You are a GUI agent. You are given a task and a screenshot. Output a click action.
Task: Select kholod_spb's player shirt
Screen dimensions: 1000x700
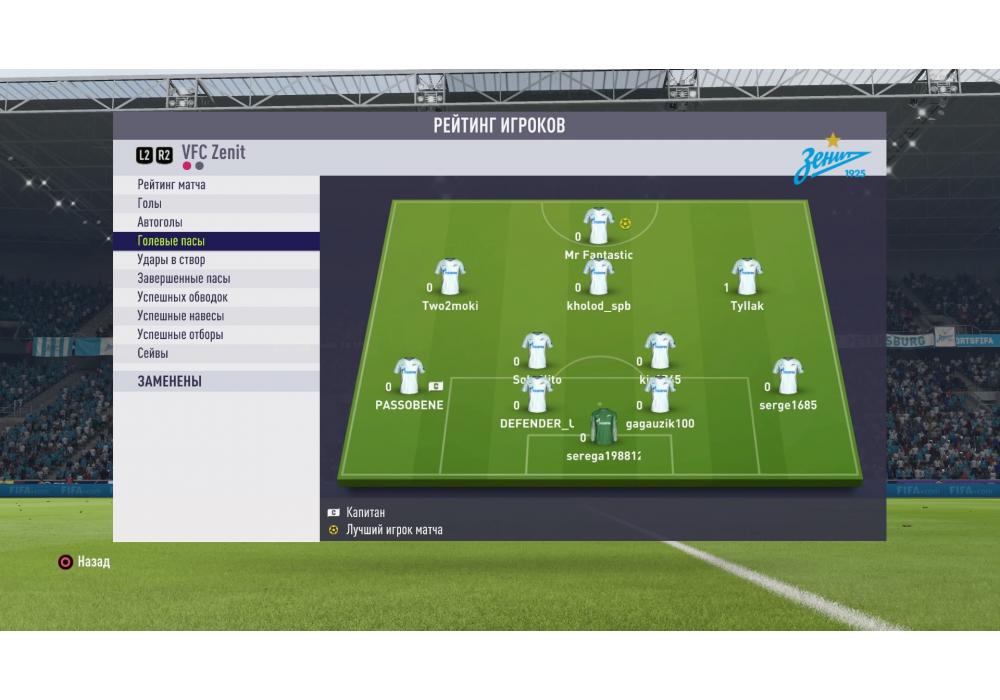(598, 277)
